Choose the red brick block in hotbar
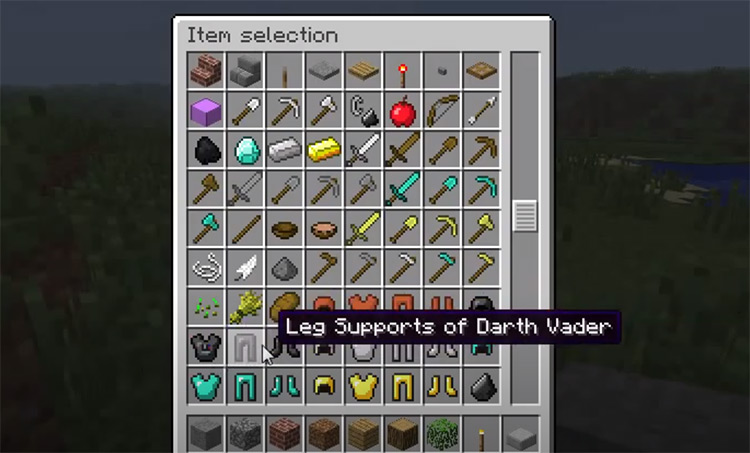This screenshot has width=750, height=453. click(x=284, y=433)
